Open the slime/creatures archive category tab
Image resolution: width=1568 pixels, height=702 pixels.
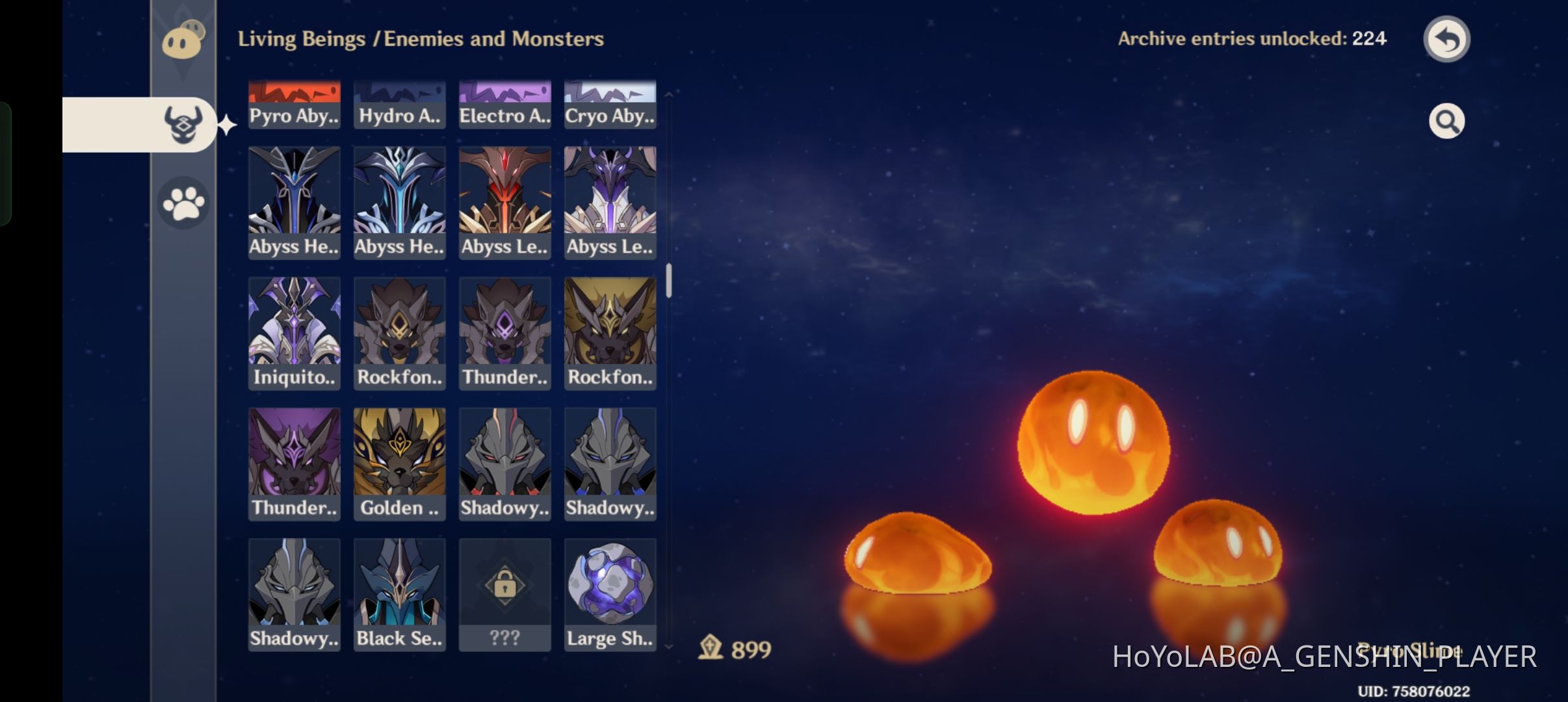(183, 40)
